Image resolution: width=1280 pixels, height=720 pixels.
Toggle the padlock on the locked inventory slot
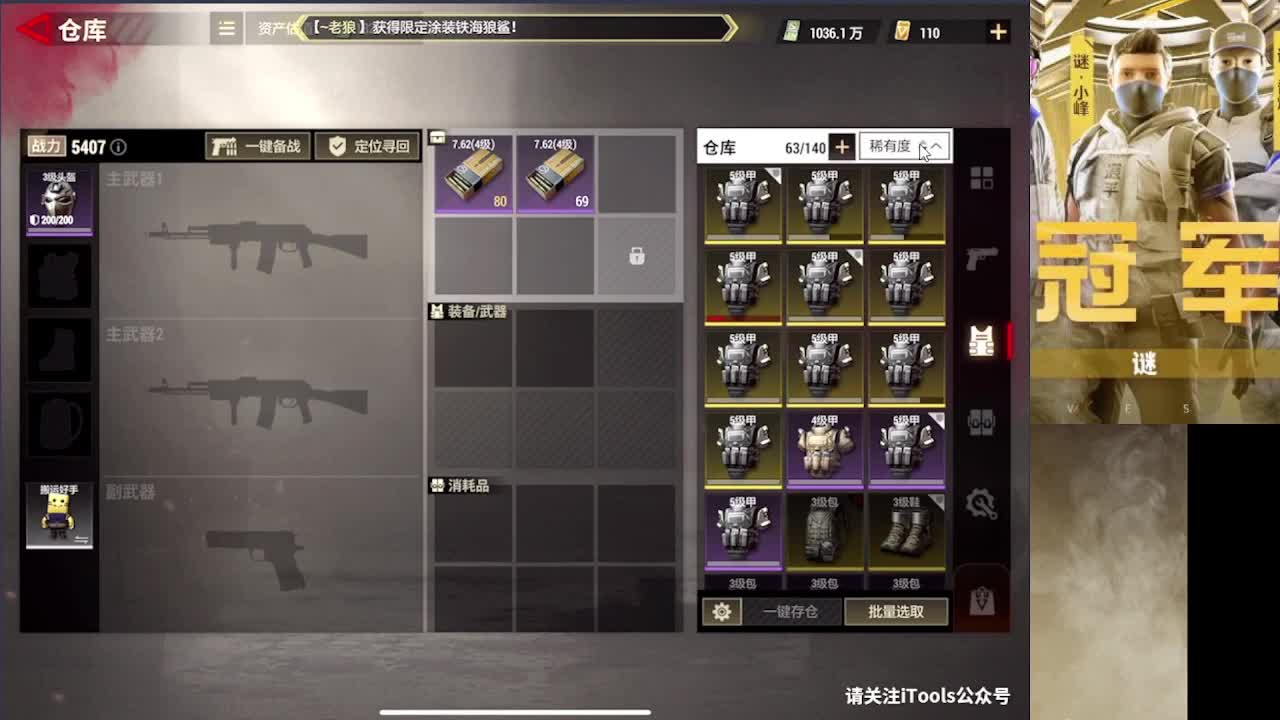point(636,254)
